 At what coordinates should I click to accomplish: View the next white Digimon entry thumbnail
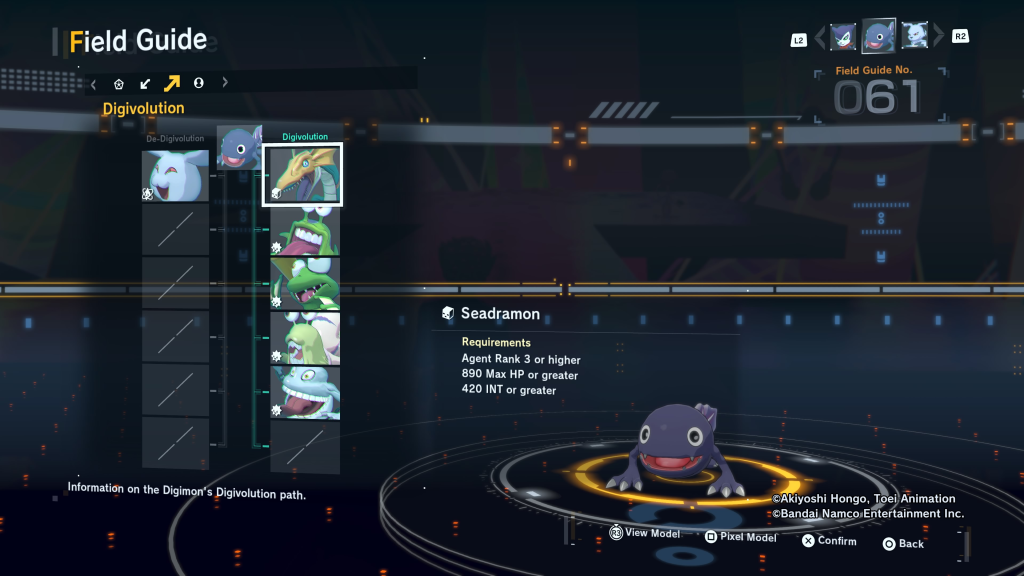tap(915, 36)
